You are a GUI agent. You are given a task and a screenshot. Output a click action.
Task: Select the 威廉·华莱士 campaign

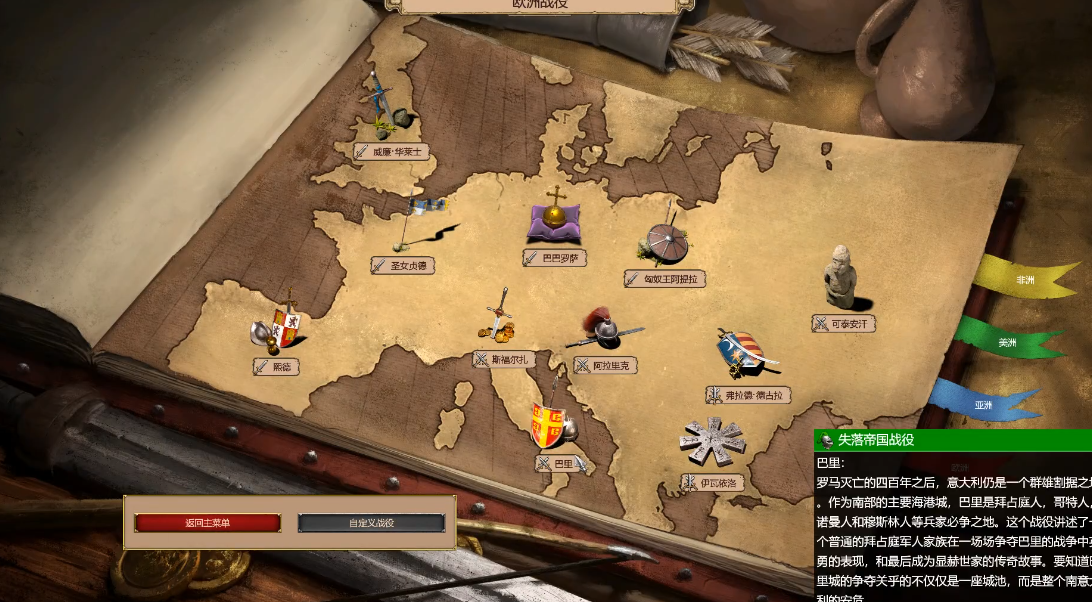pos(391,152)
